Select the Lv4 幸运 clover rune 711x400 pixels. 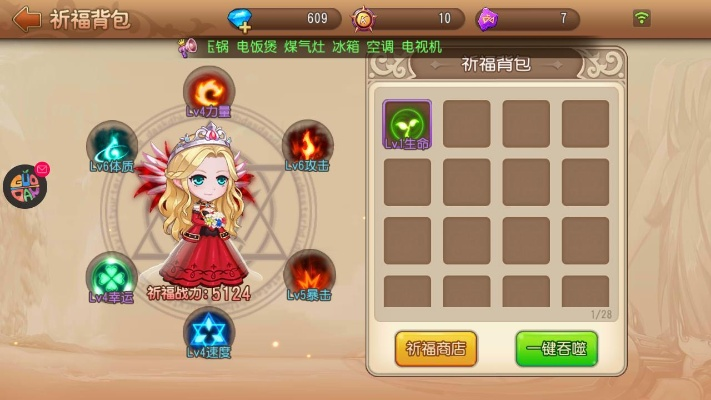111,275
